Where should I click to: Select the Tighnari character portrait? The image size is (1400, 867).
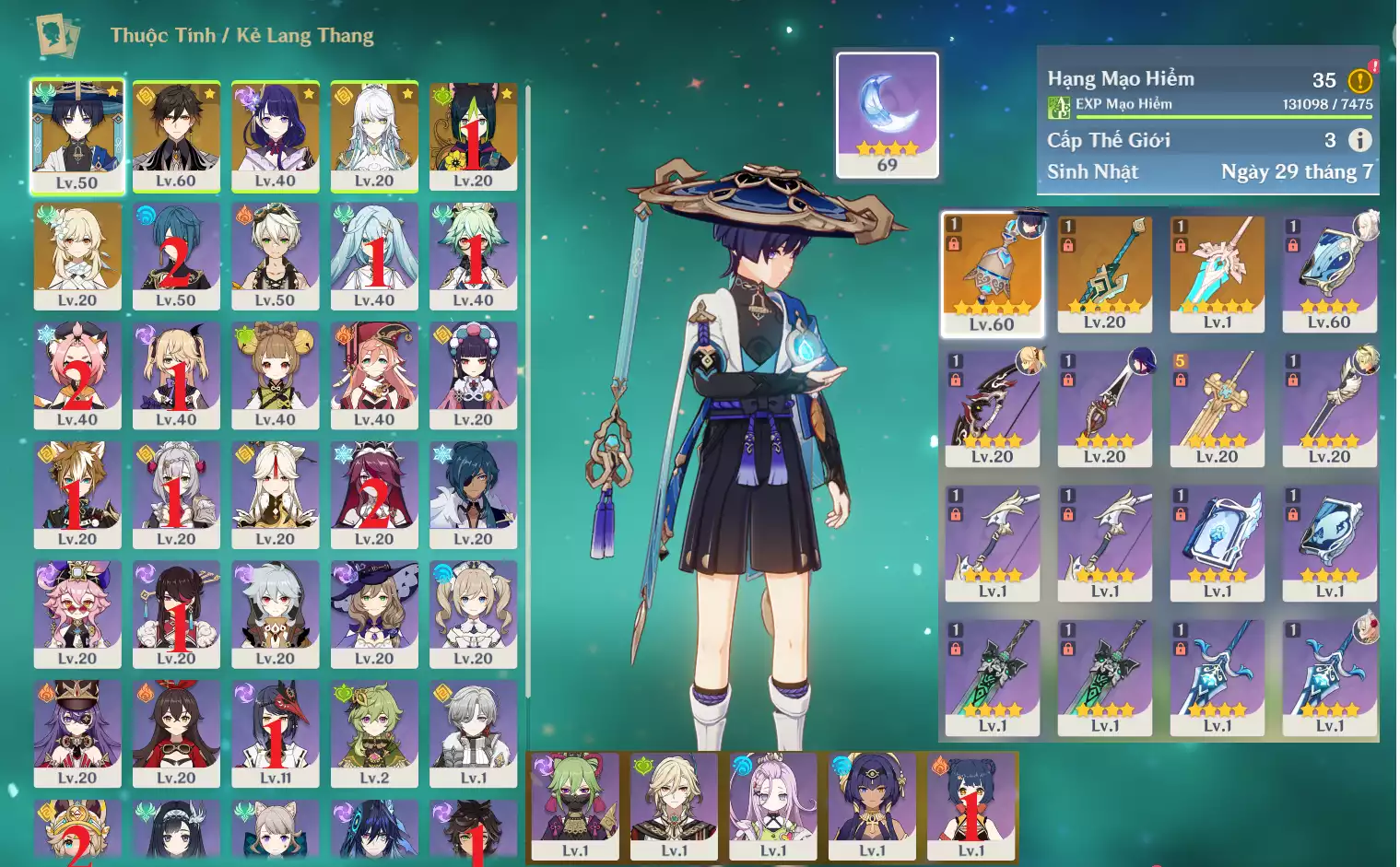click(473, 135)
